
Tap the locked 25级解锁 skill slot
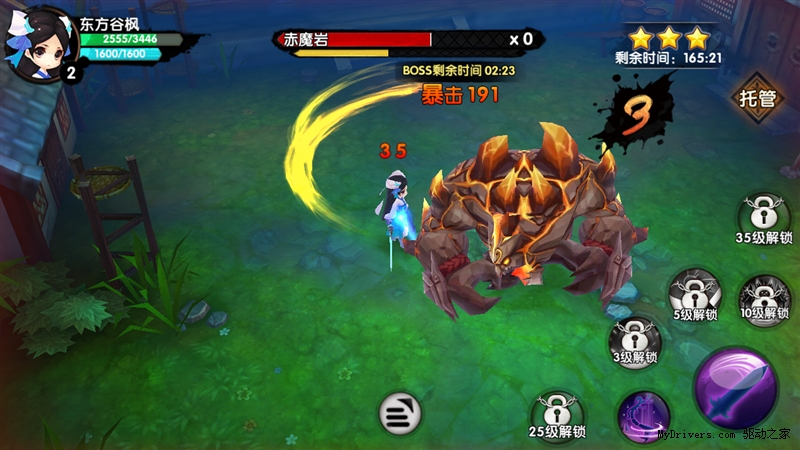pos(557,415)
